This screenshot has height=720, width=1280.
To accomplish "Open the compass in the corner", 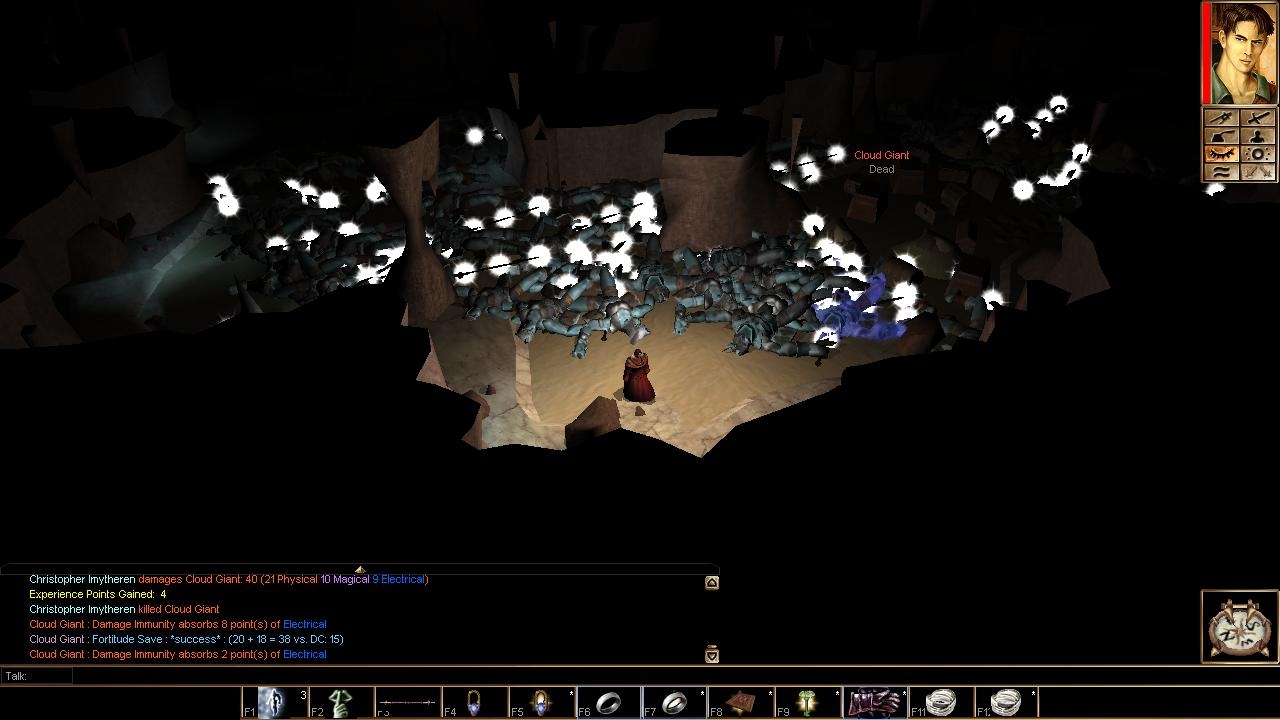I will click(x=1240, y=627).
